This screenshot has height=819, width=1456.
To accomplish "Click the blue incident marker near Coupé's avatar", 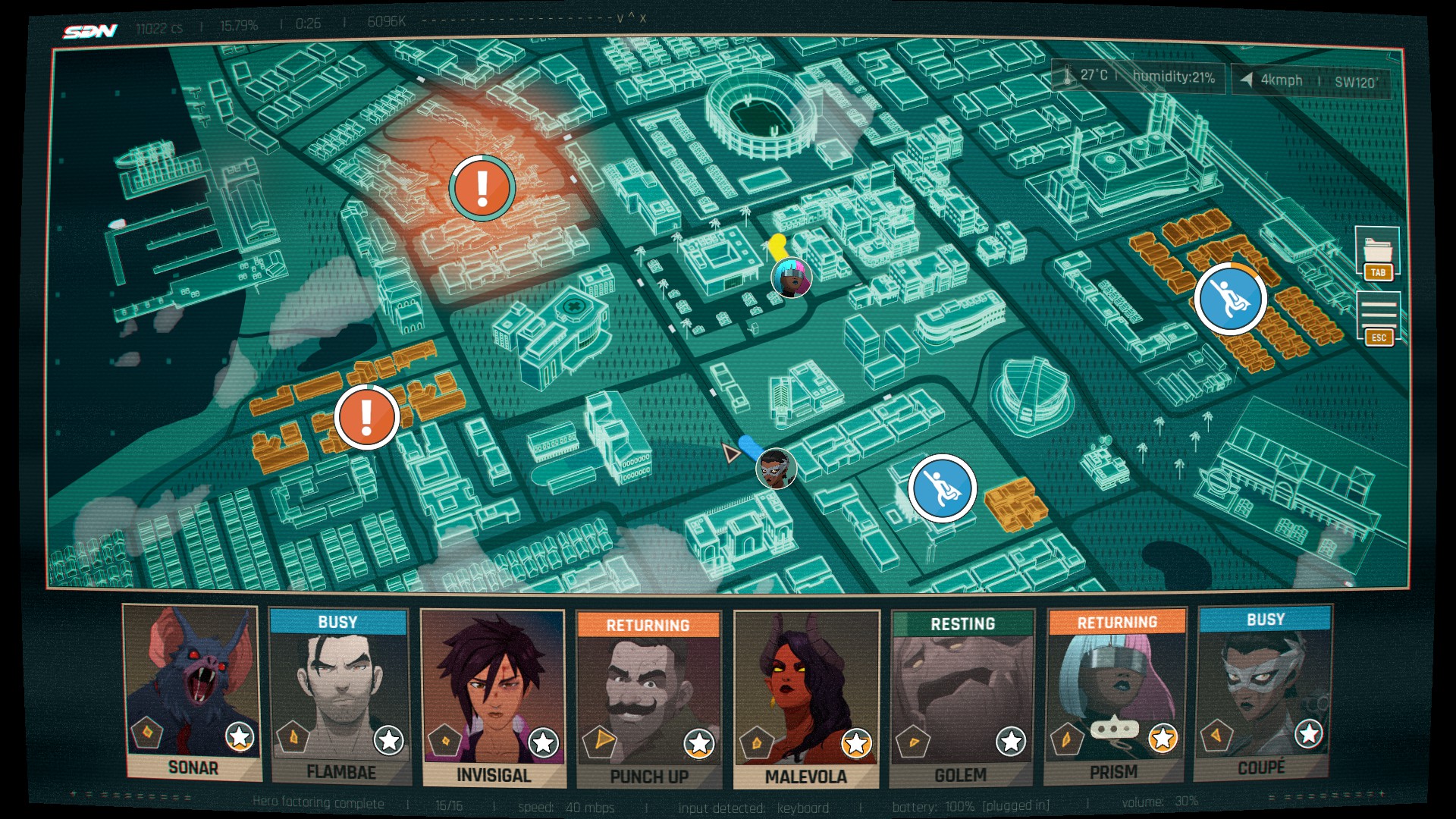I will [x=942, y=488].
